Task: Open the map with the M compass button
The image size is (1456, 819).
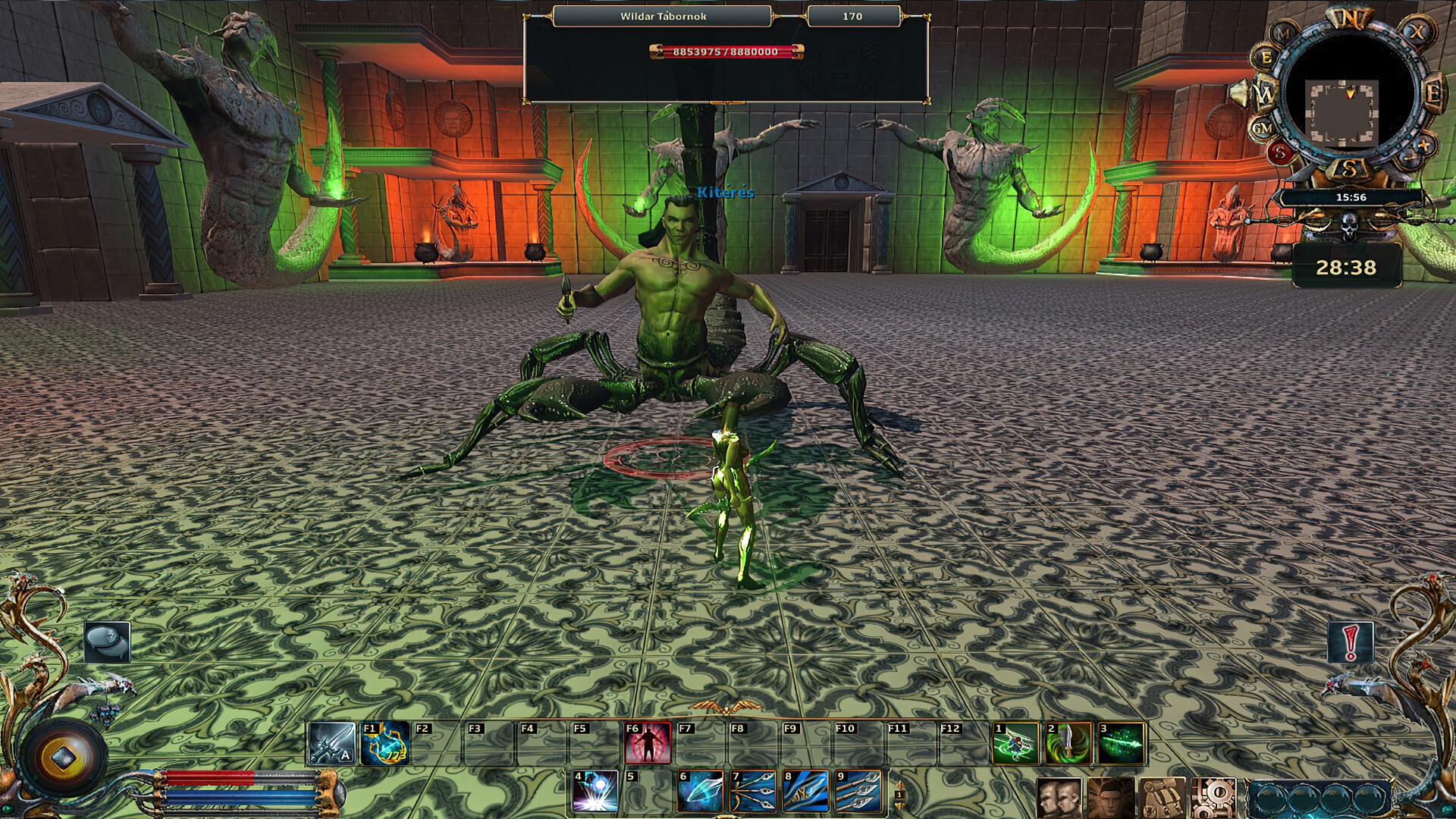Action: click(x=1283, y=33)
